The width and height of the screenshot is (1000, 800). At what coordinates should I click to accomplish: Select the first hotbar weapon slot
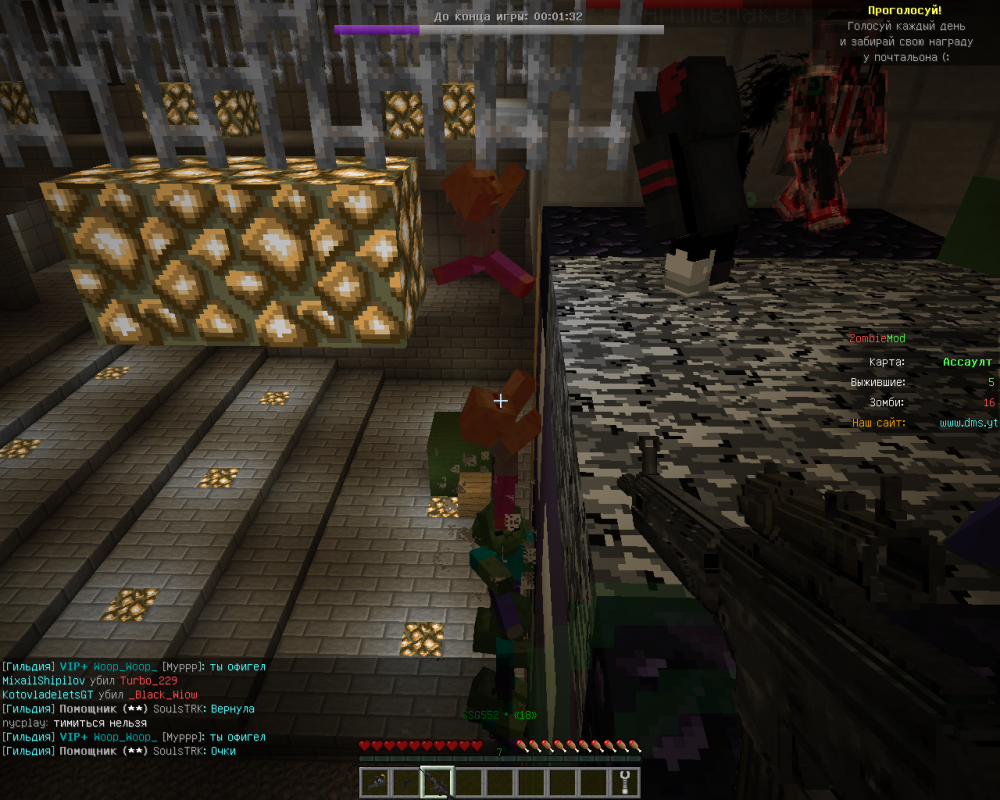[375, 781]
